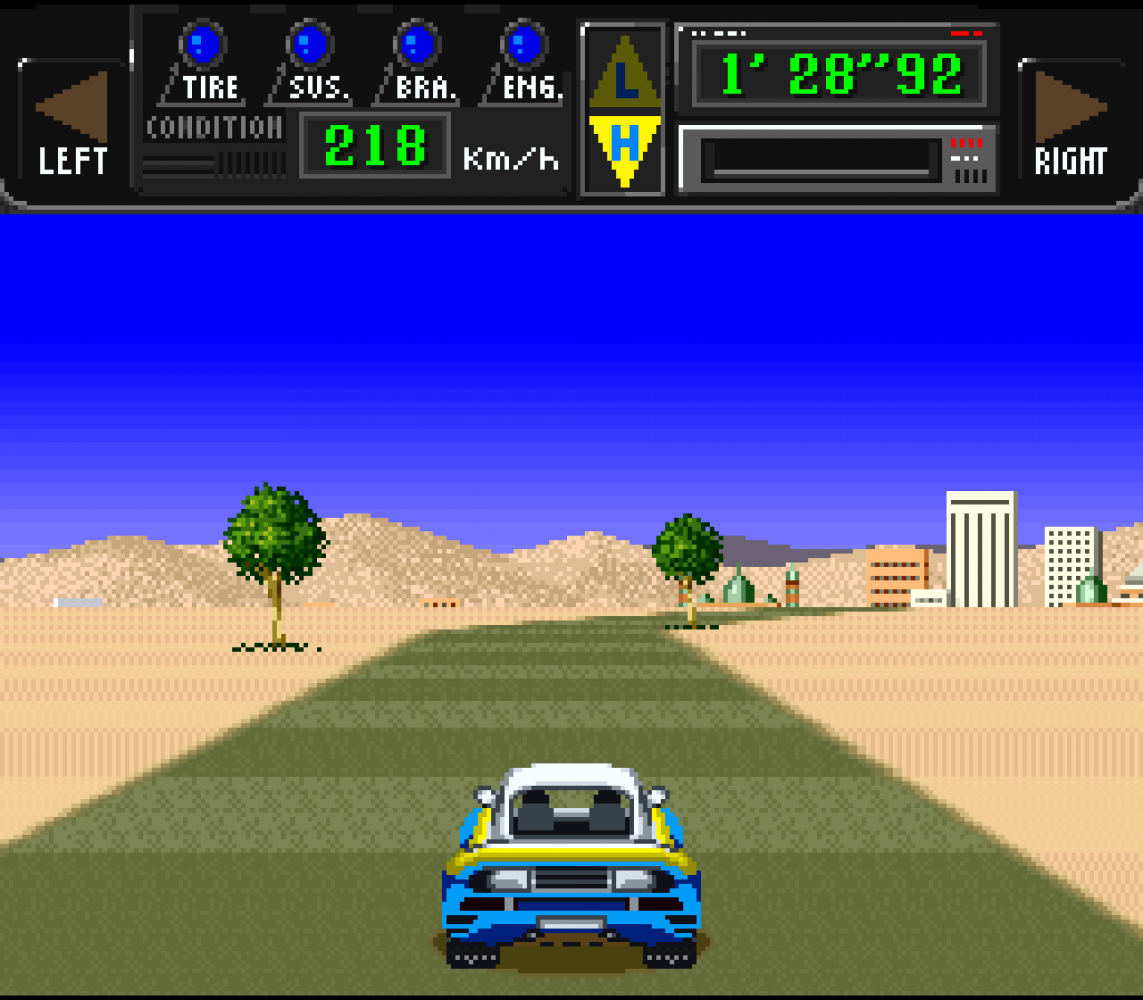1143x1000 pixels.
Task: Select the ENG. engine condition light
Action: (523, 44)
